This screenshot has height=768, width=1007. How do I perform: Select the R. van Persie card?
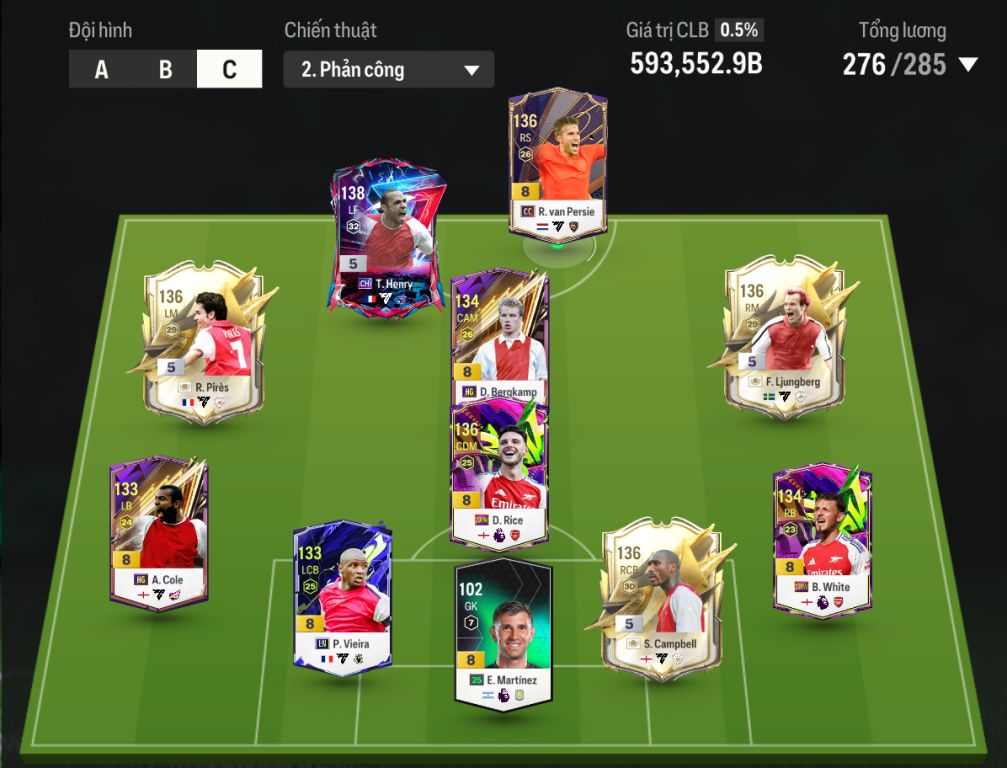point(556,165)
